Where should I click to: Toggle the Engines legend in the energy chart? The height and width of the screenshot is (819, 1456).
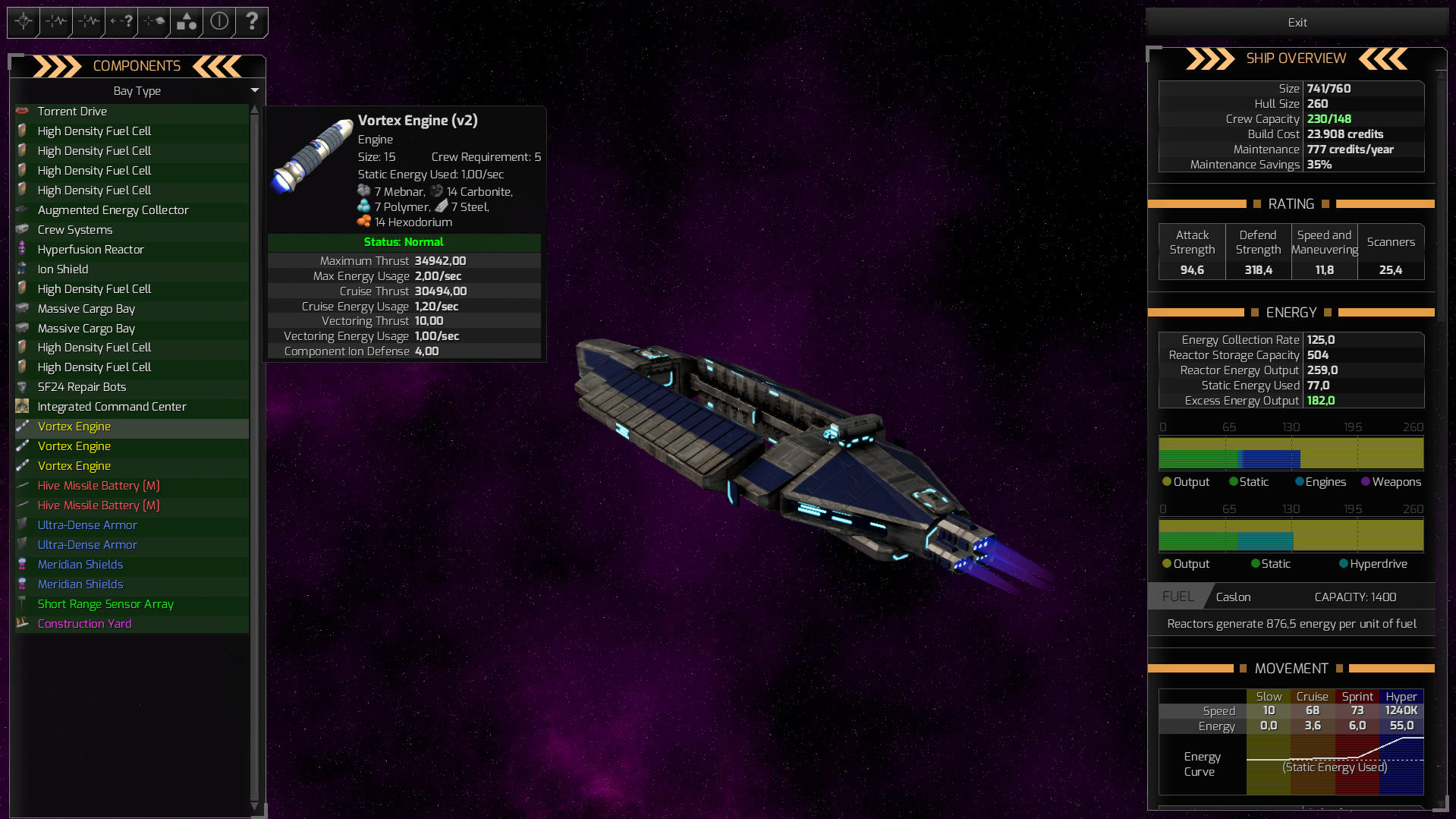[1320, 481]
